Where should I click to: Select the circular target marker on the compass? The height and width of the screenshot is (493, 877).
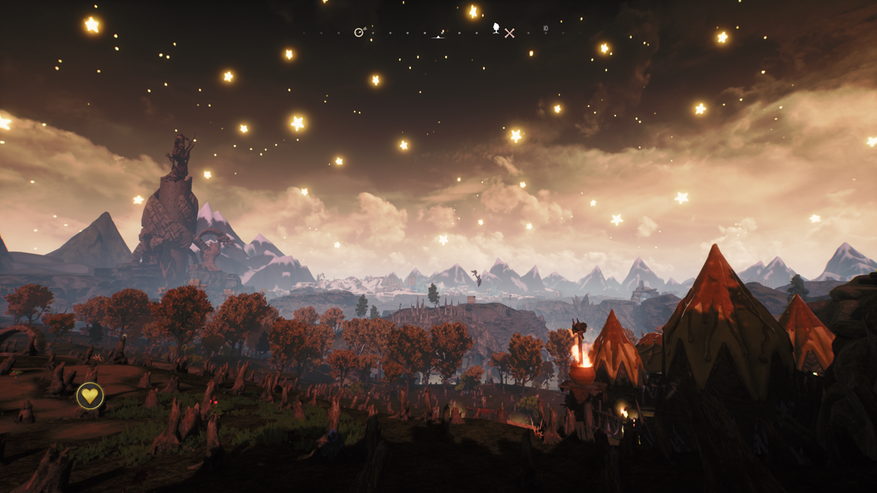(360, 32)
